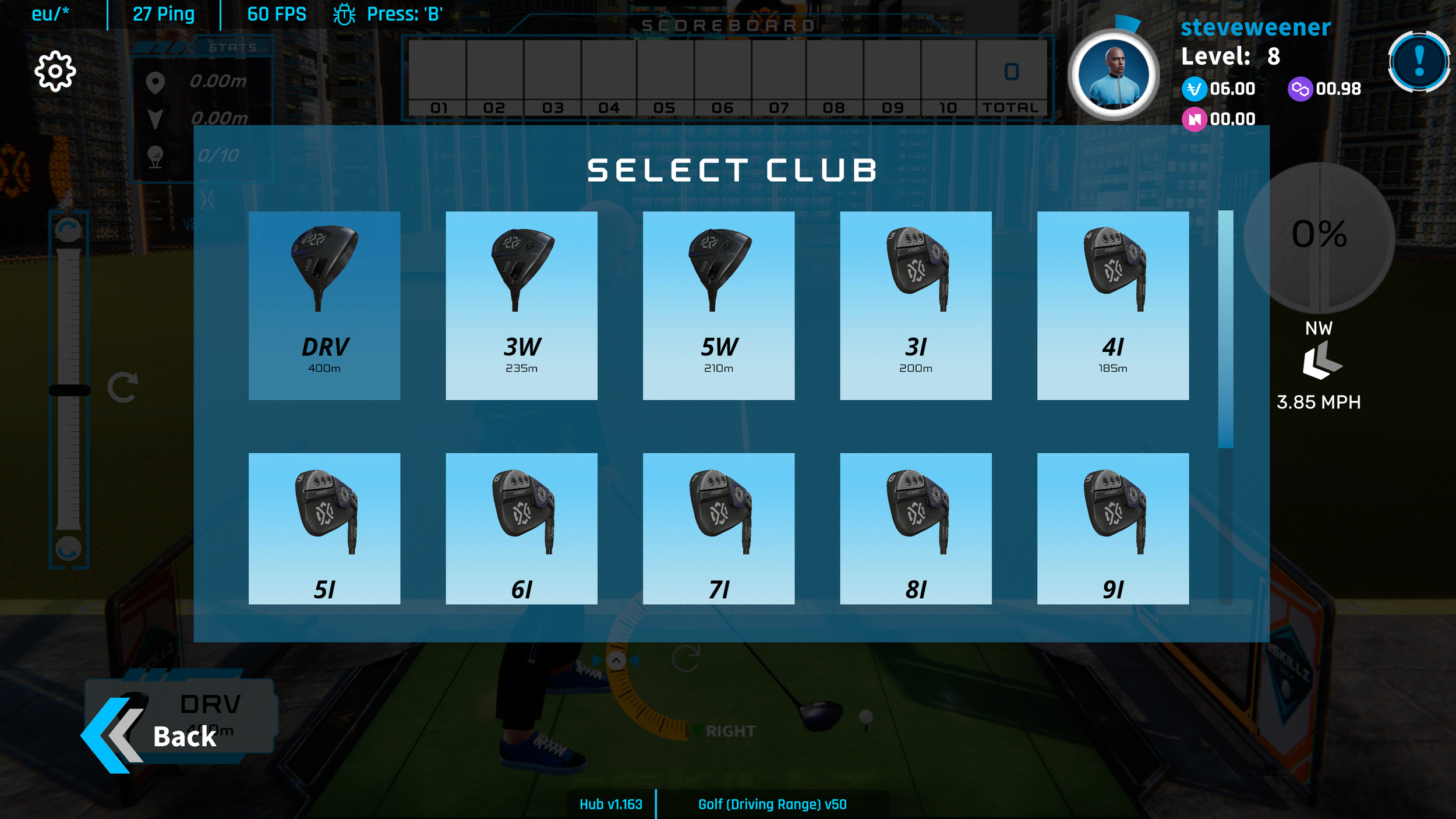Pick the 9I iron club

tap(1112, 528)
